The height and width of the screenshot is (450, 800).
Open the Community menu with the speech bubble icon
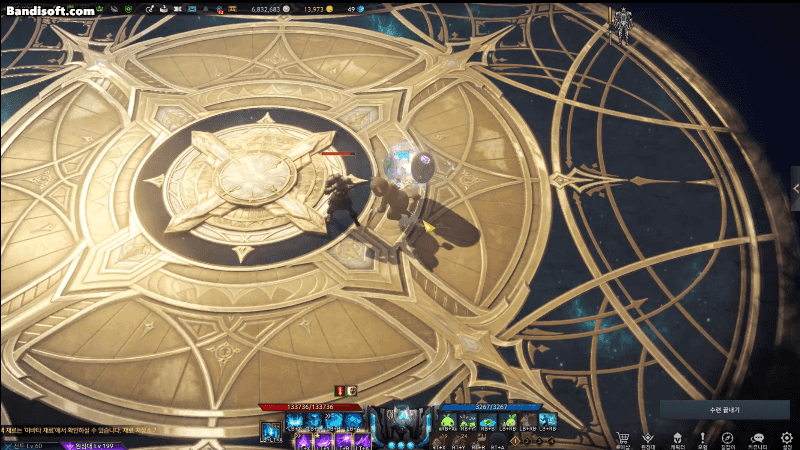757,438
